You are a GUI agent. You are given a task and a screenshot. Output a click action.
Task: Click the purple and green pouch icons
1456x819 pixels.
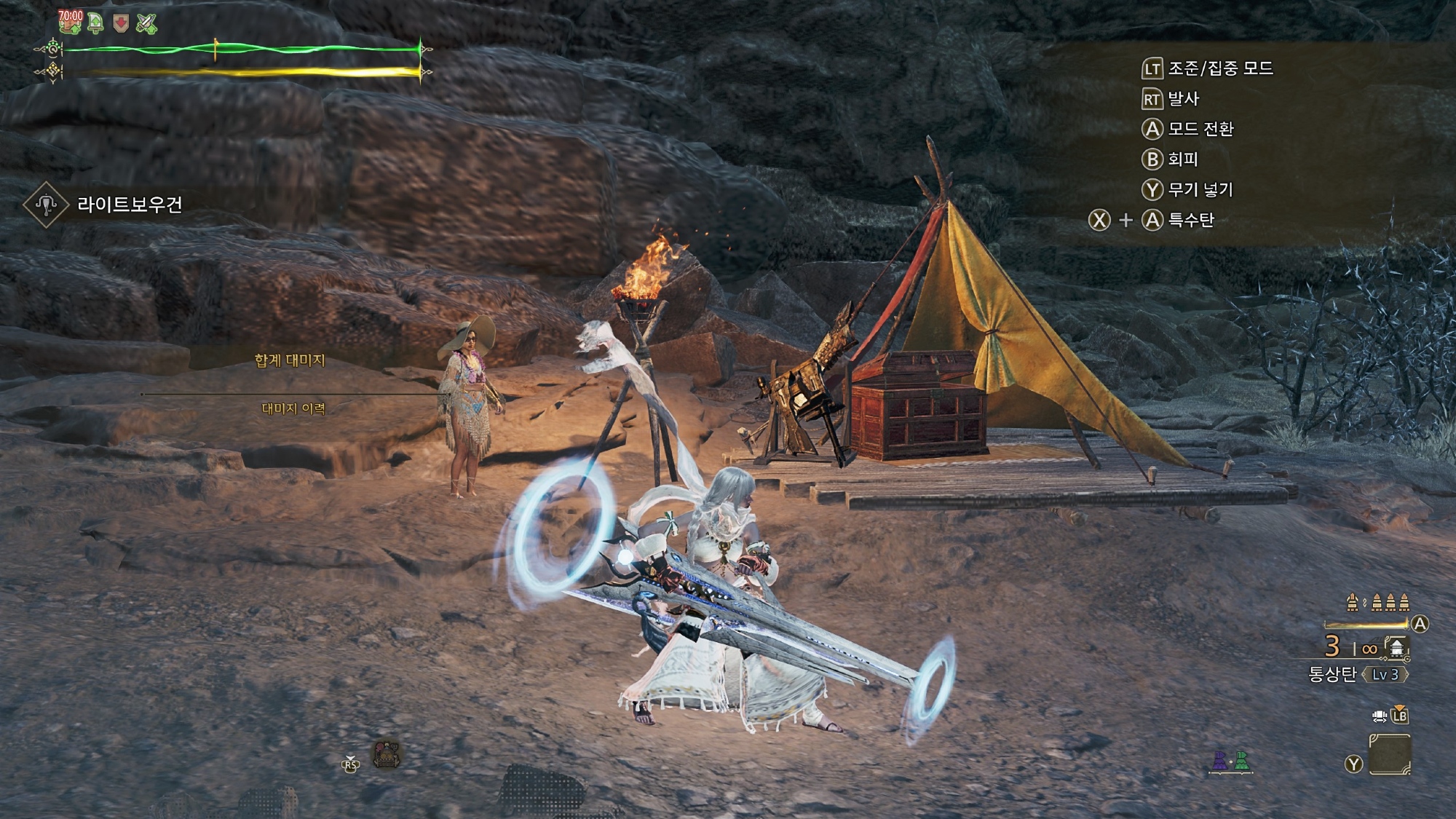pos(1231,761)
